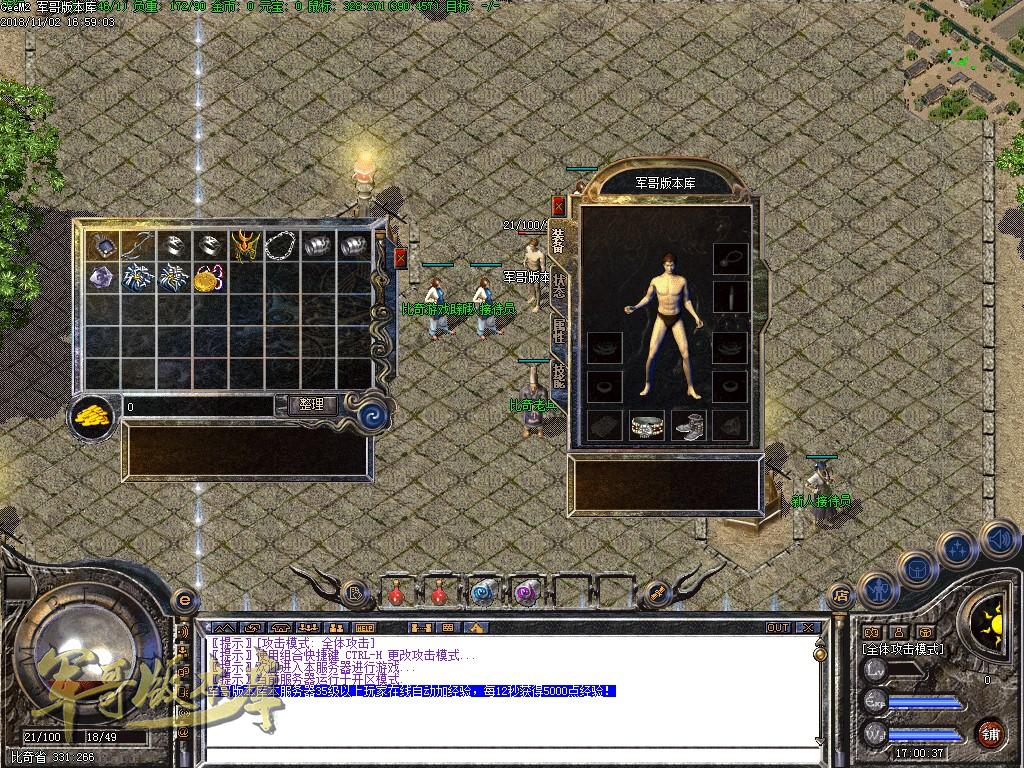Click the red 铺 stall button

click(x=990, y=733)
